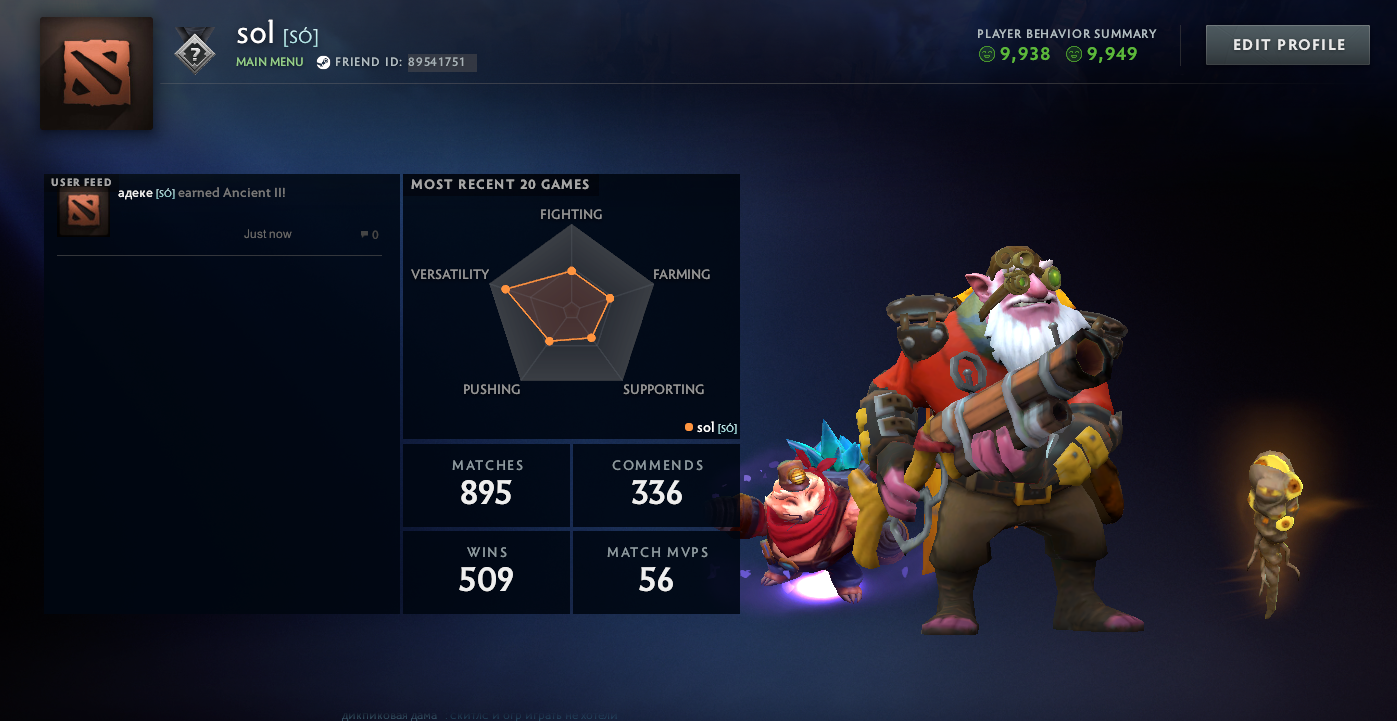The width and height of the screenshot is (1397, 721).
Task: Open the Just now timestamp link
Action: (266, 233)
